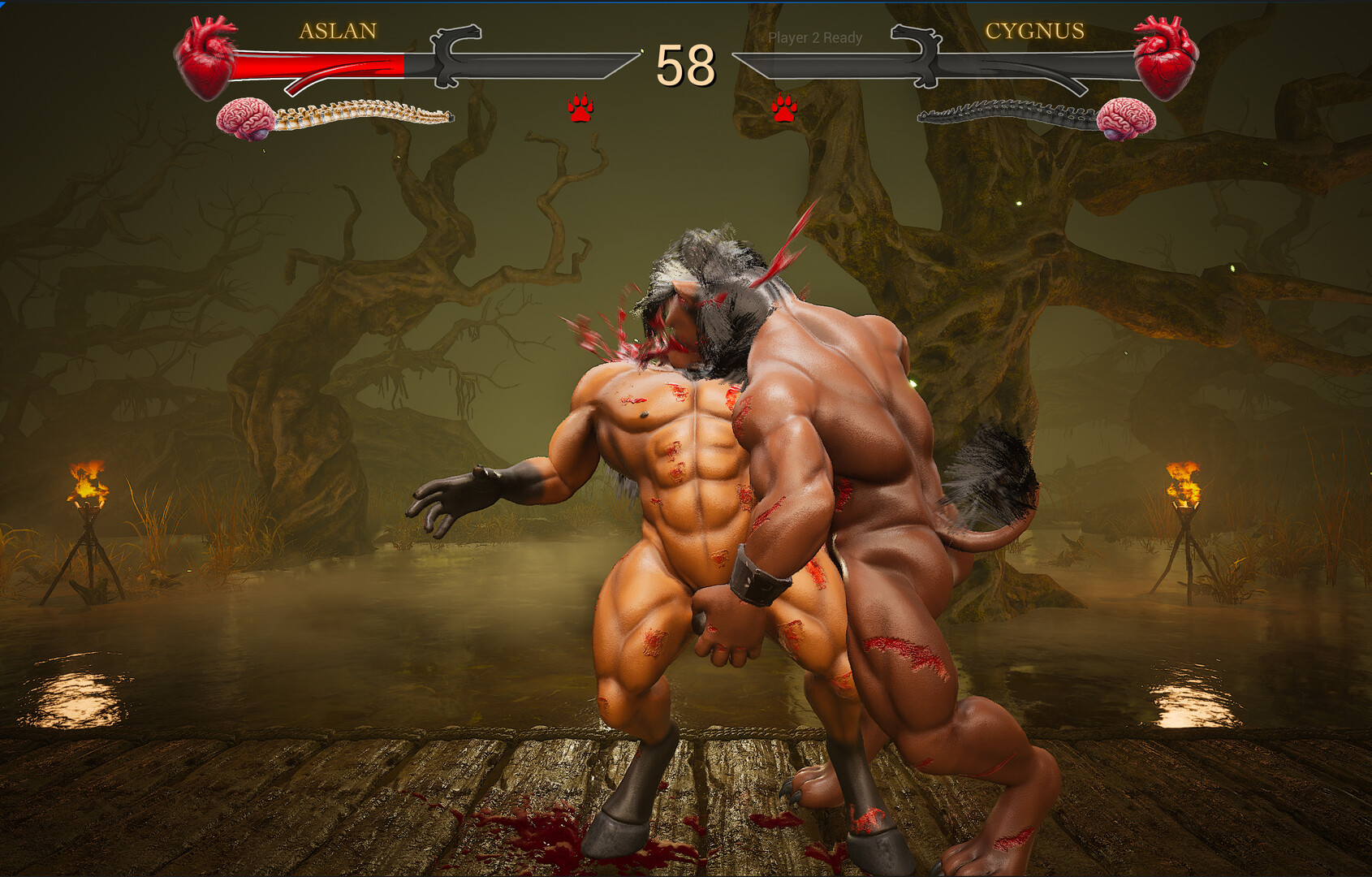Click Cygnus's red paw print marker
1372x877 pixels.
(784, 108)
